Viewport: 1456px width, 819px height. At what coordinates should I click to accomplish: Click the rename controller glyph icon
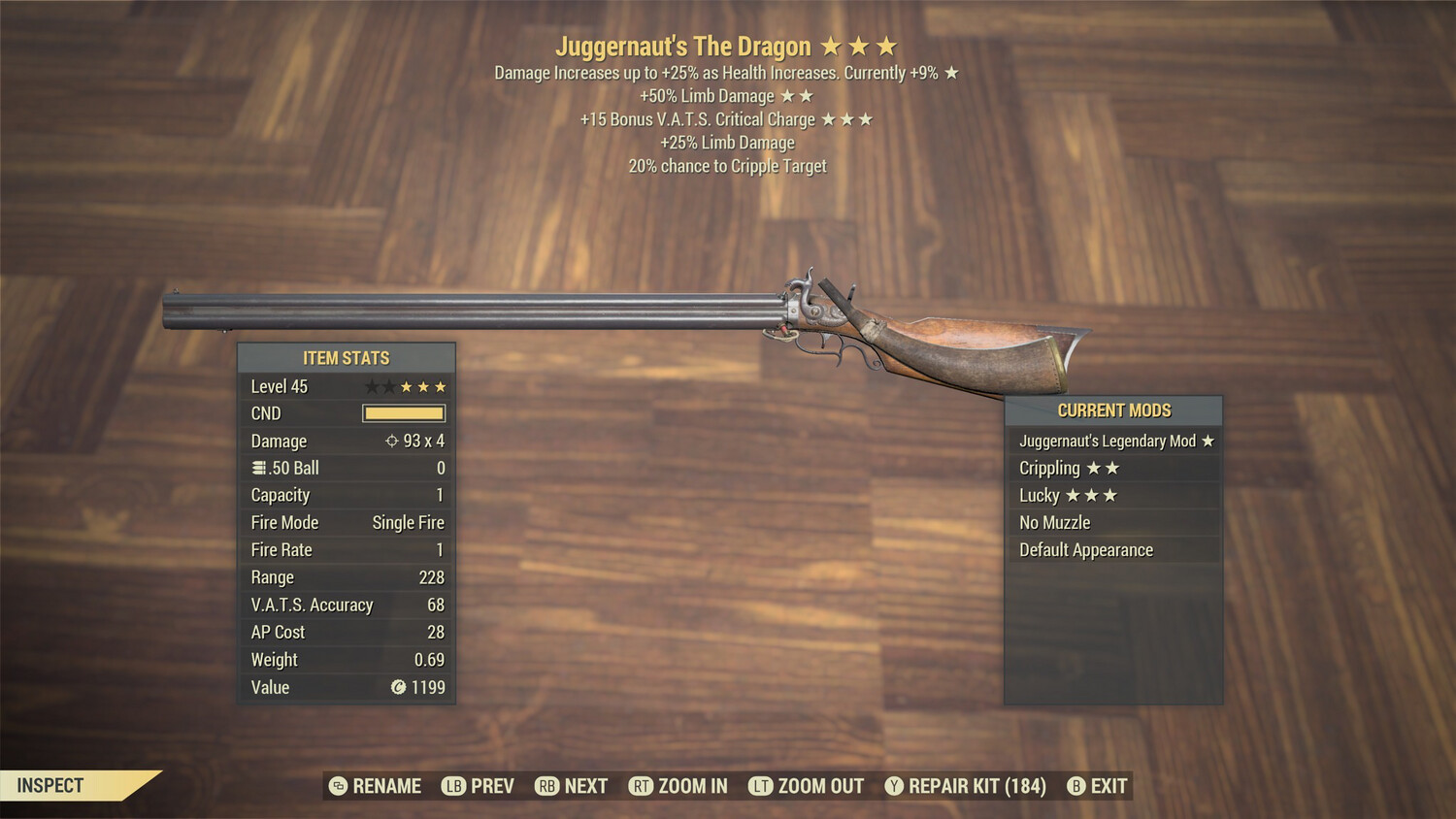[337, 786]
